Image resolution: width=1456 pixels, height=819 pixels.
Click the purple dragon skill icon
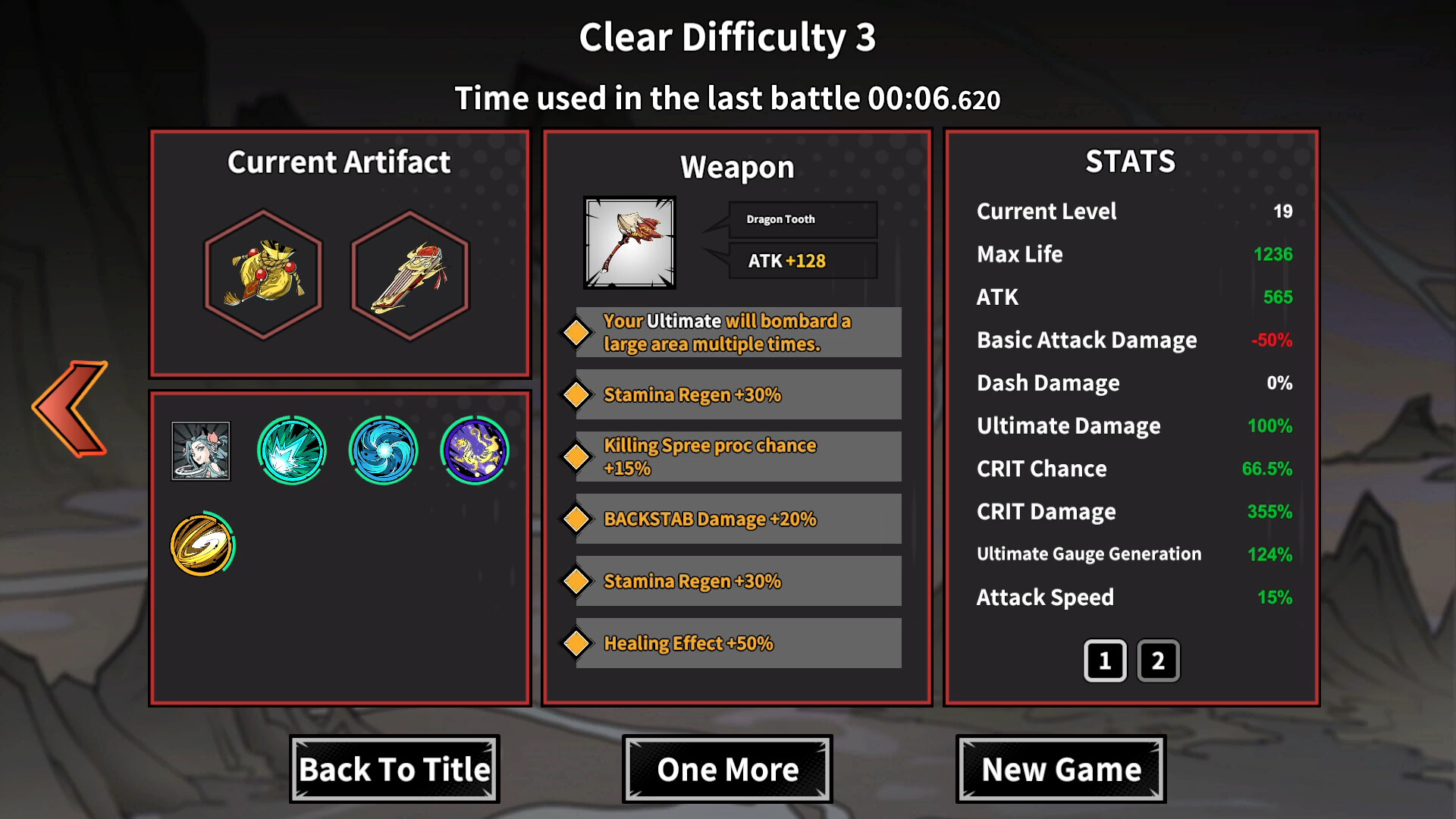475,450
